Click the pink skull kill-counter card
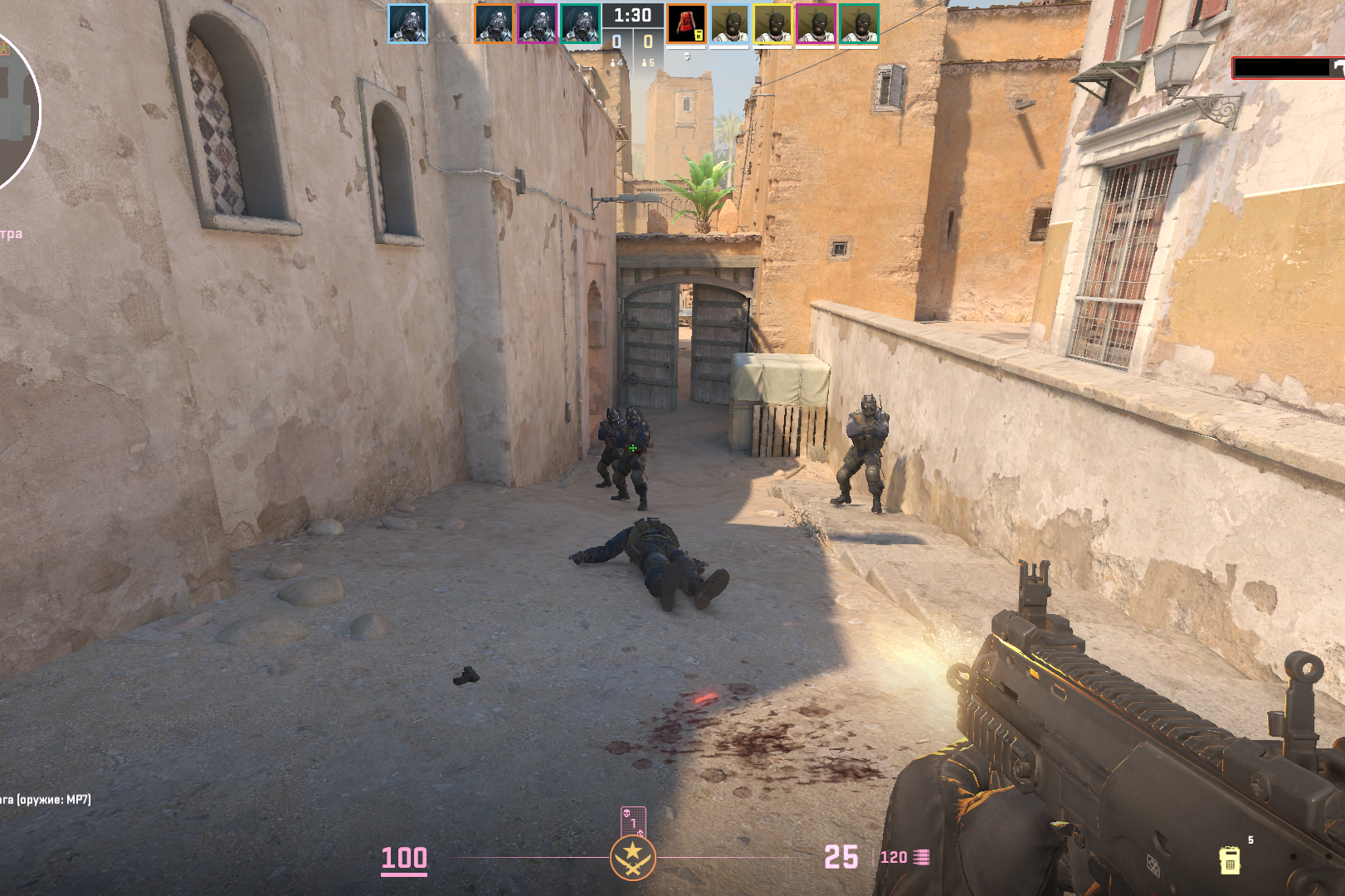 633,821
